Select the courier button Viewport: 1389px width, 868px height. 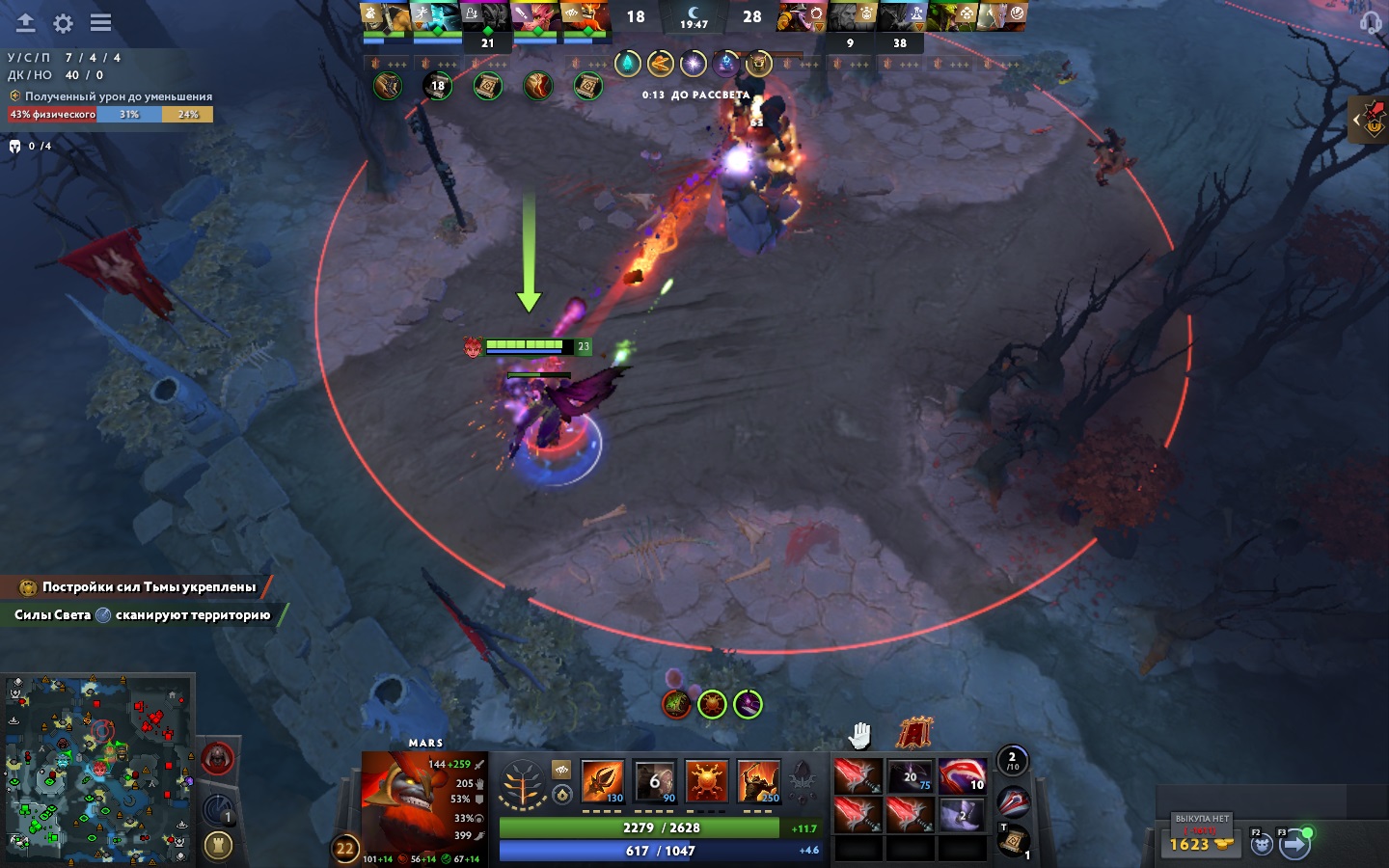click(x=1262, y=845)
